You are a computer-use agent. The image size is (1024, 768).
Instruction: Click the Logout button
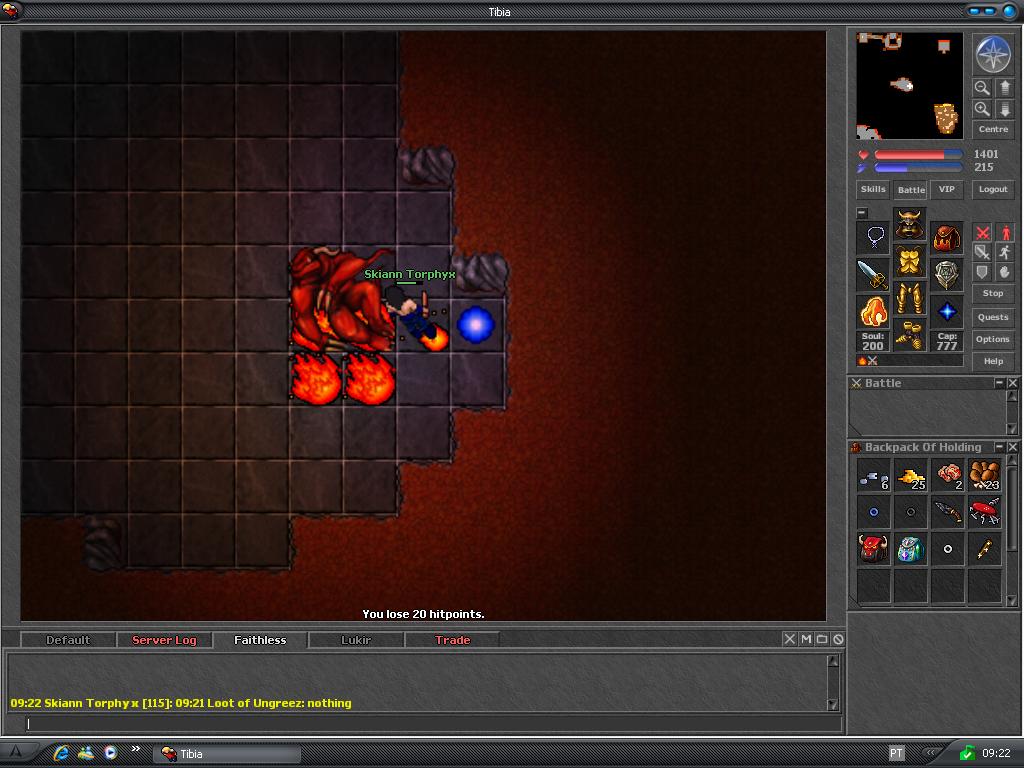993,189
